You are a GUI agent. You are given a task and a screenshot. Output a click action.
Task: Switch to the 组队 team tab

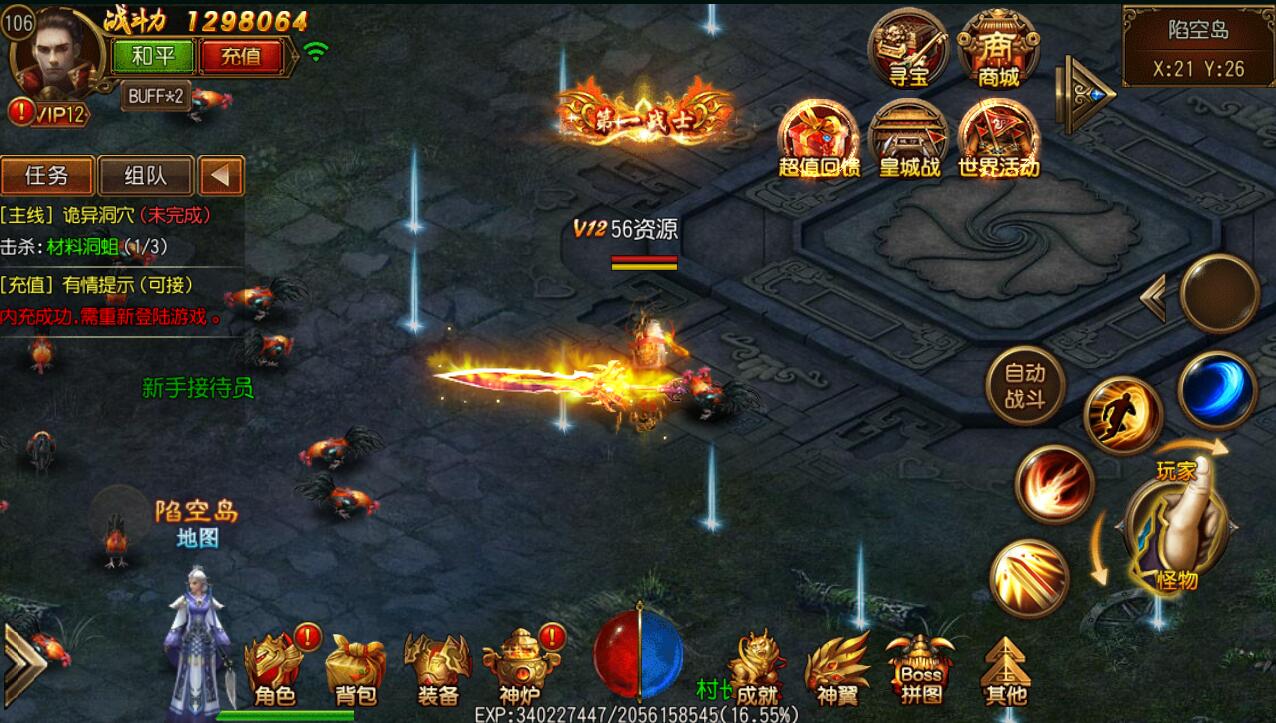pyautogui.click(x=145, y=176)
